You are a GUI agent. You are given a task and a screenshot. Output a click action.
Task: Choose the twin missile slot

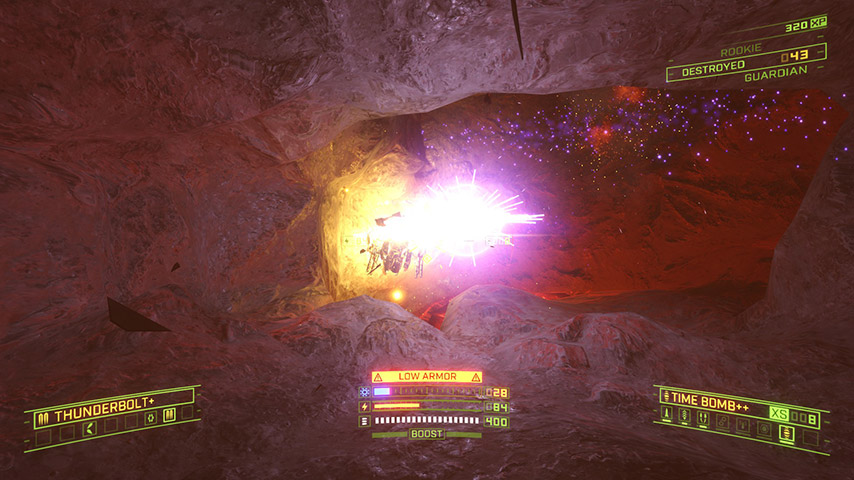click(703, 418)
